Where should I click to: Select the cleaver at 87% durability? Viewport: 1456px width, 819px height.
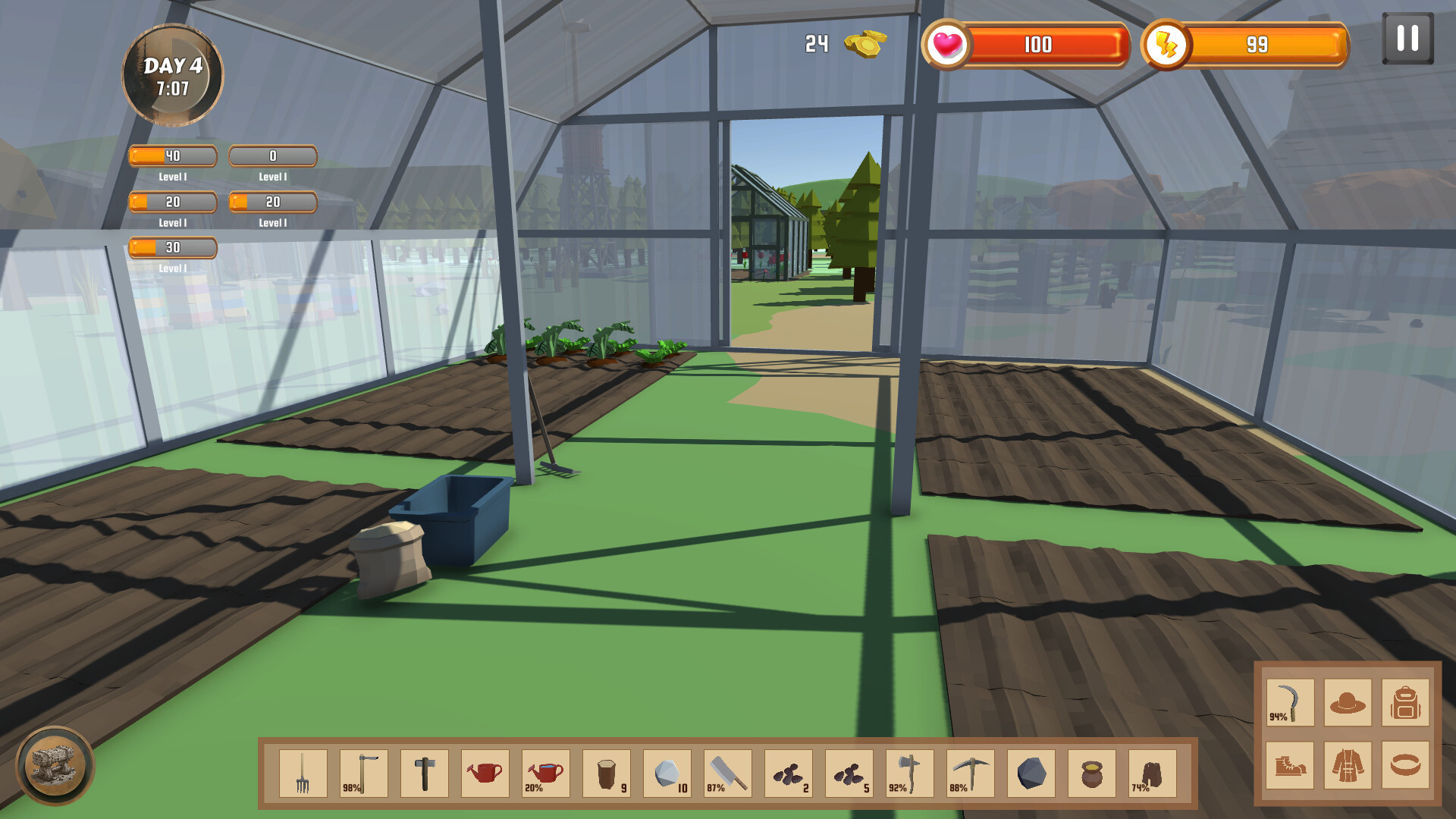coord(728,773)
